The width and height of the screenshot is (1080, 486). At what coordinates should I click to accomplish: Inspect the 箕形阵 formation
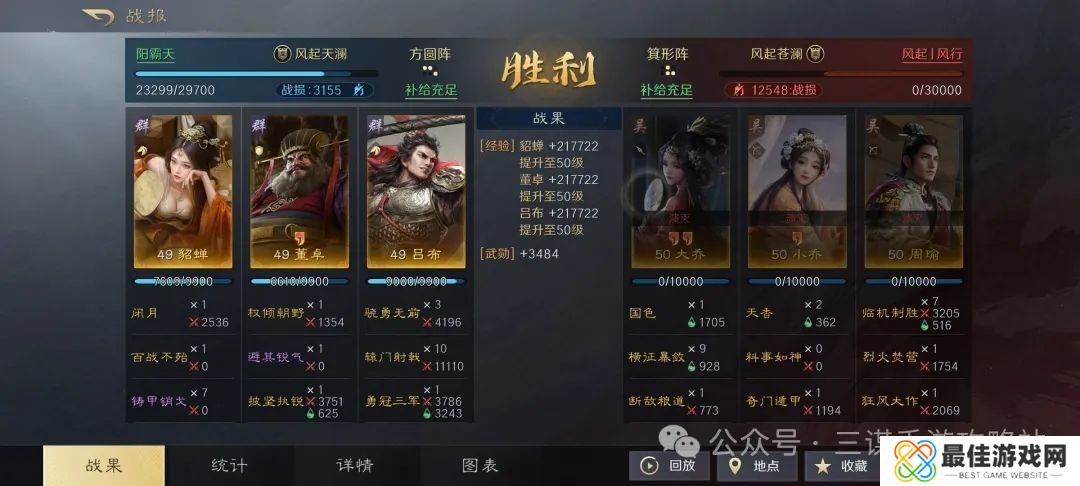click(668, 54)
